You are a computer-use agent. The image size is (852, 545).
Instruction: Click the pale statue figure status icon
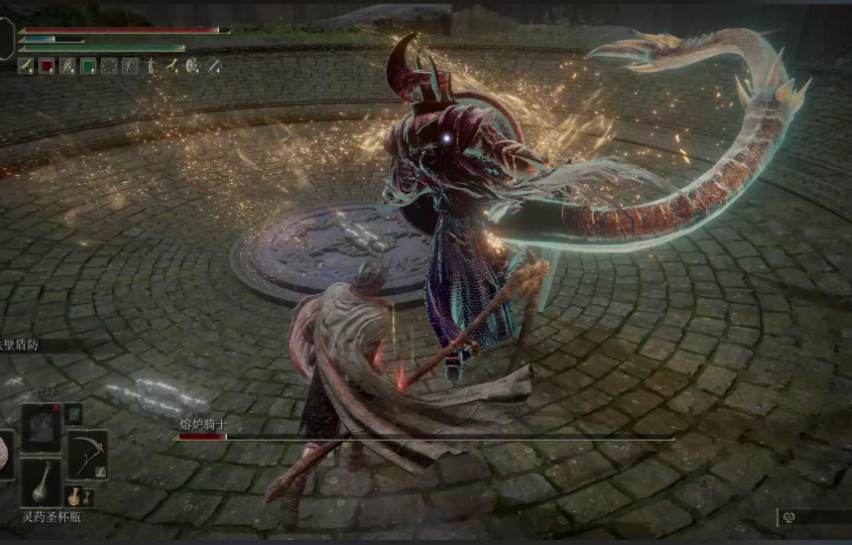point(151,66)
